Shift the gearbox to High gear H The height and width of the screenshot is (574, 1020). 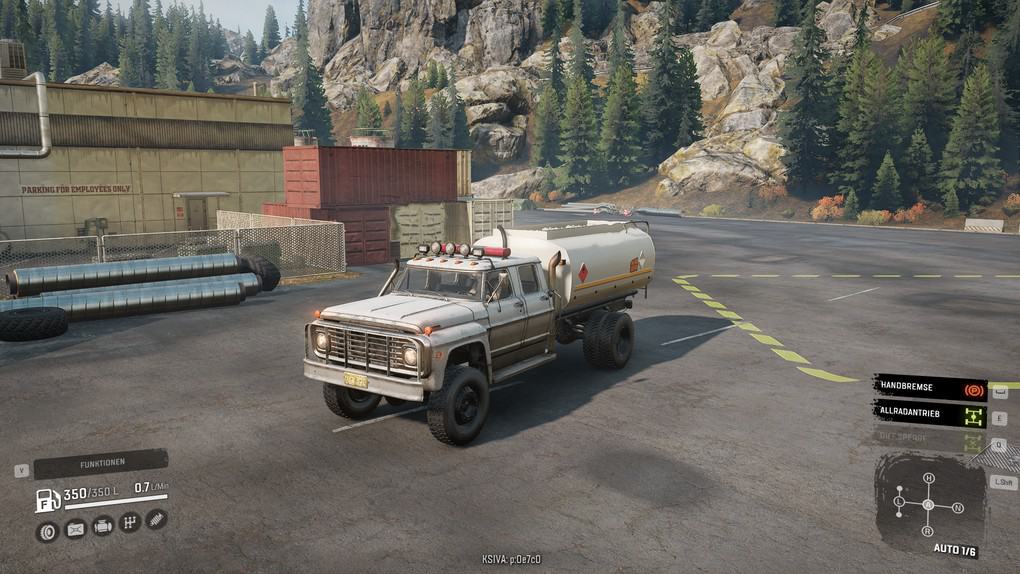(928, 478)
